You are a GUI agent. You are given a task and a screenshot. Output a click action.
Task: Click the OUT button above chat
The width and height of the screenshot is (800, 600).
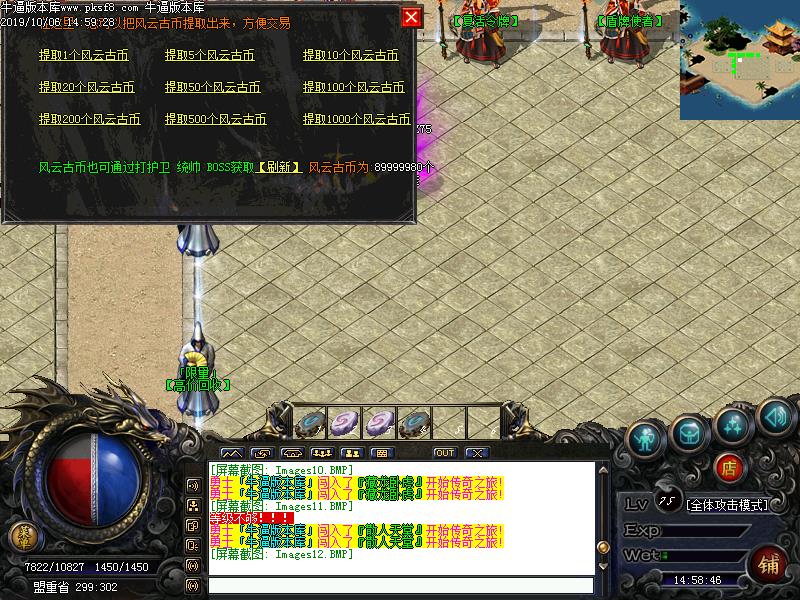tap(444, 453)
